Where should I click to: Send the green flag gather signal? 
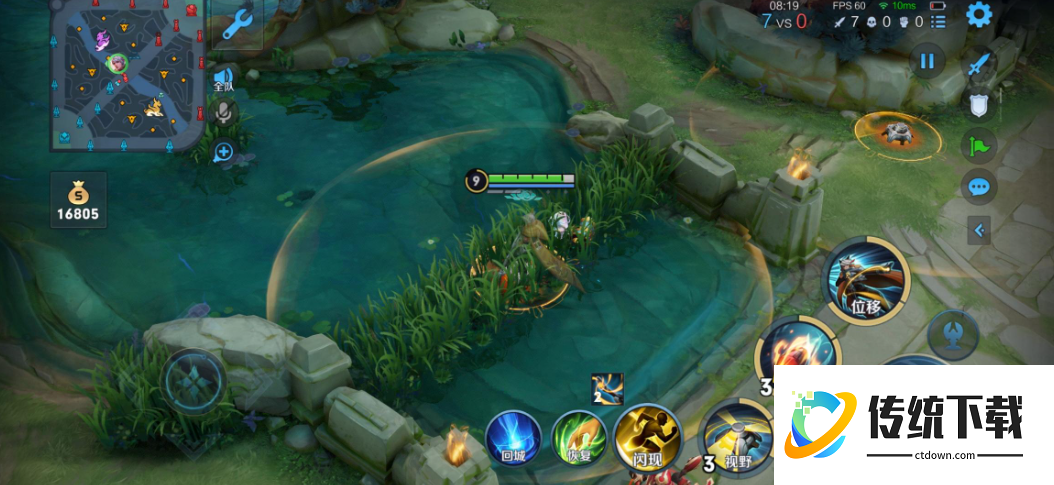978,146
